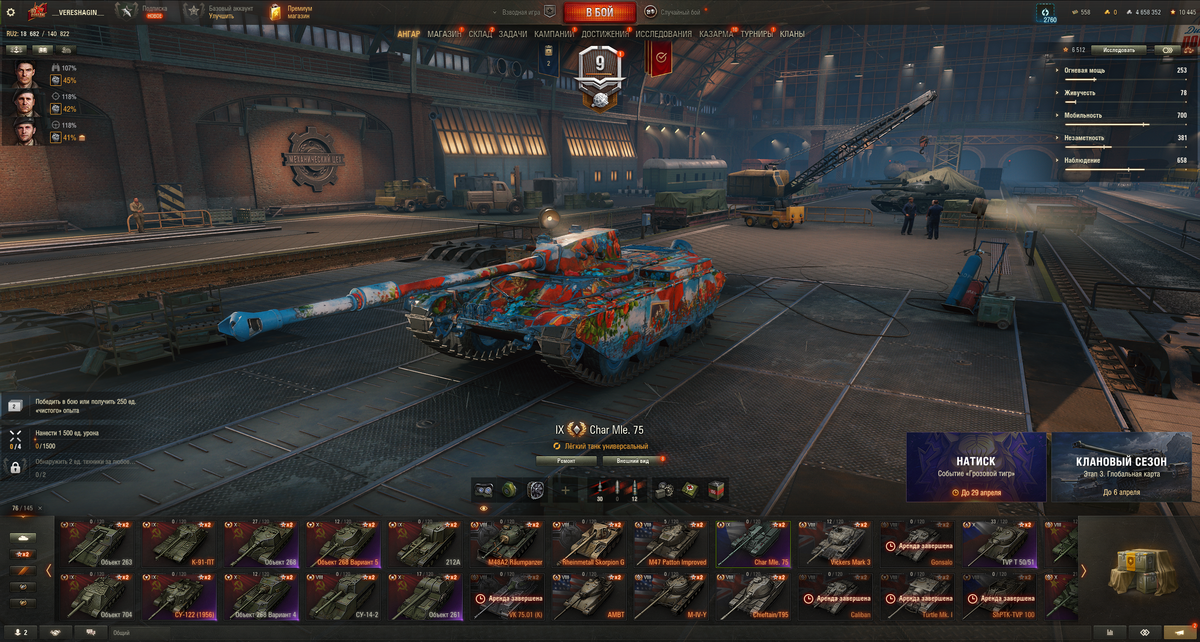Image resolution: width=1200 pixels, height=642 pixels.
Task: Open the ДОСТИЖЕНИЯ achievements tab
Action: (x=605, y=34)
